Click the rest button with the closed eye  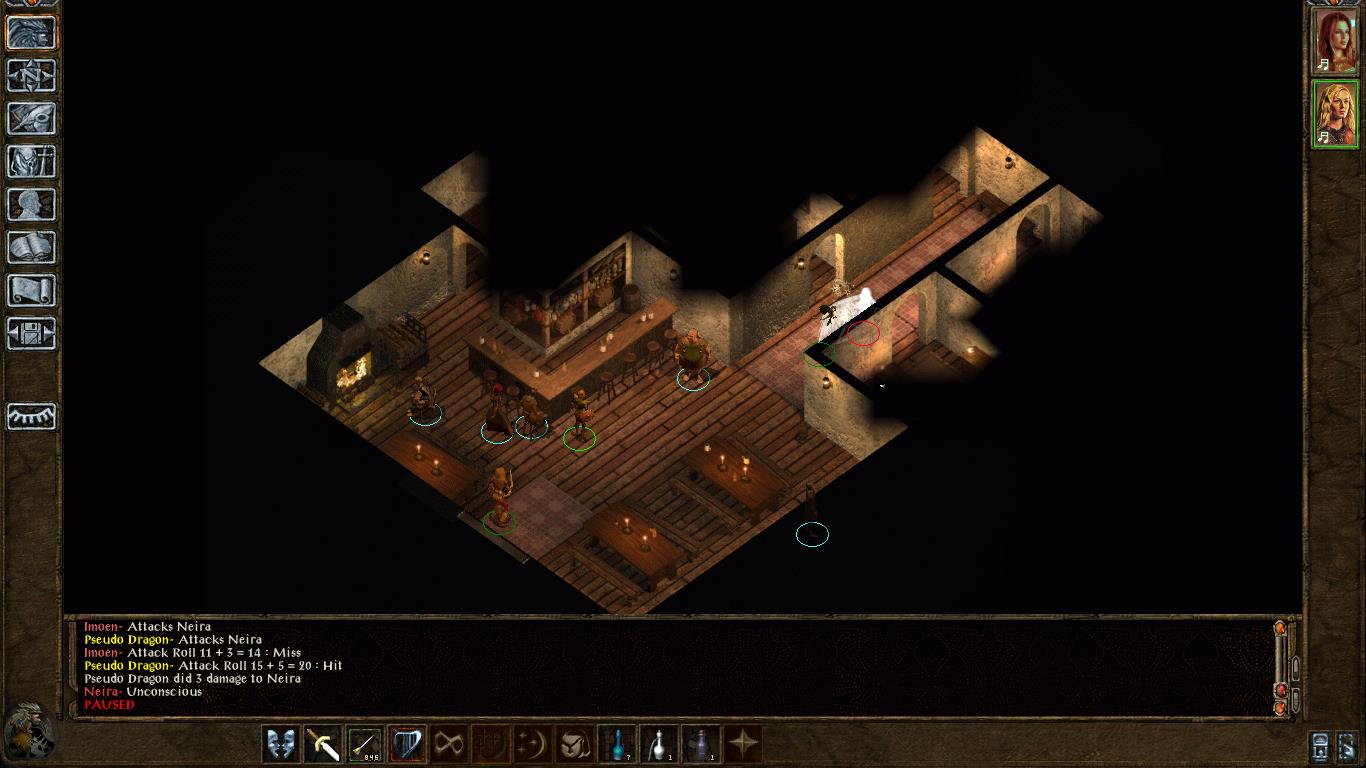click(32, 416)
